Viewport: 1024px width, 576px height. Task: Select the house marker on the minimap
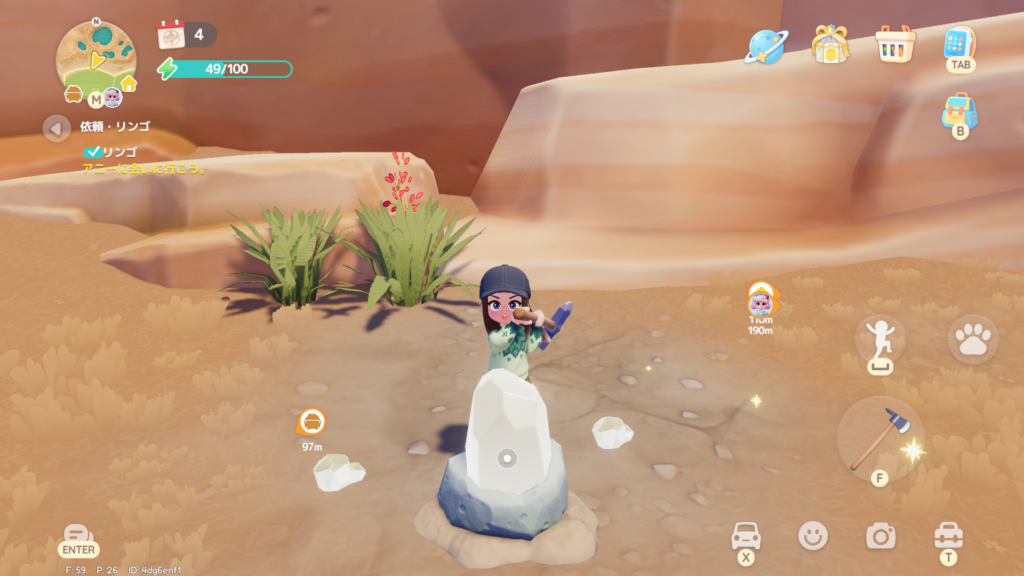[x=129, y=84]
